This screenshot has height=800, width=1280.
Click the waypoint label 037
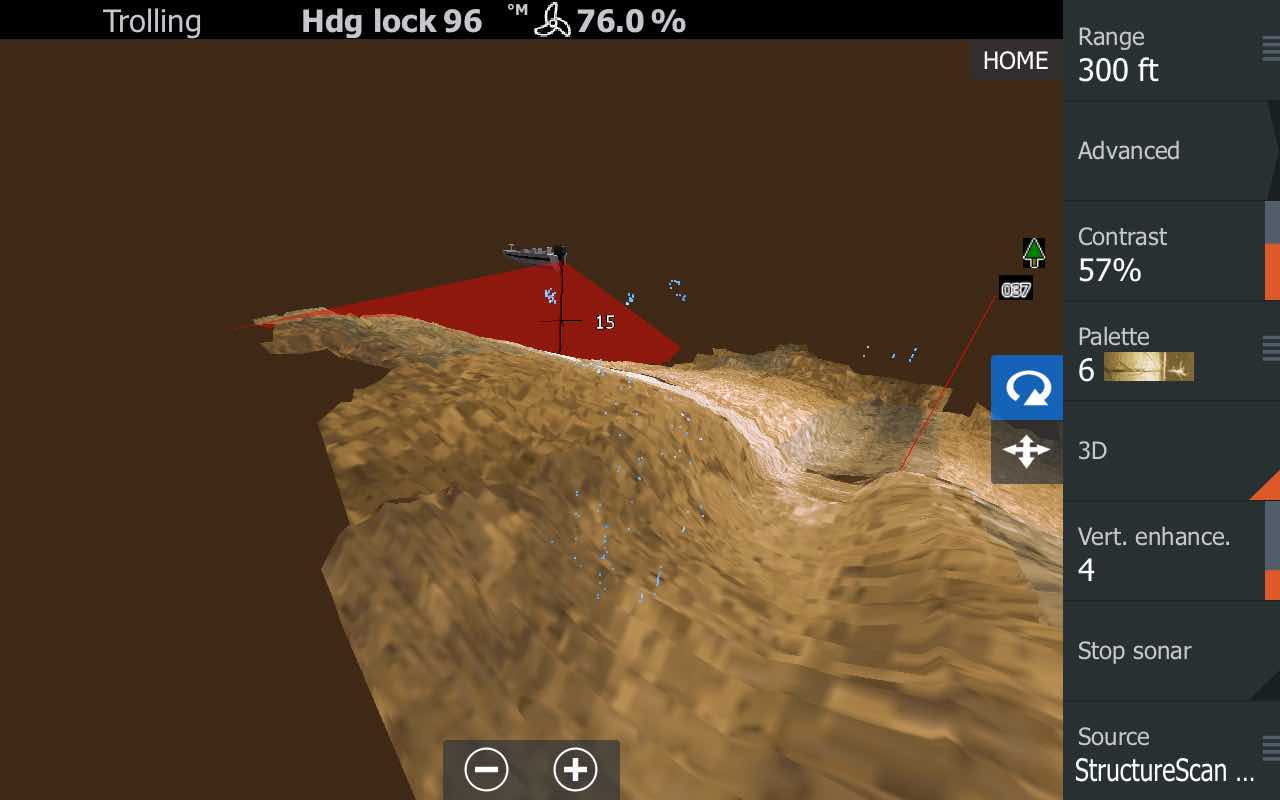pos(1015,288)
